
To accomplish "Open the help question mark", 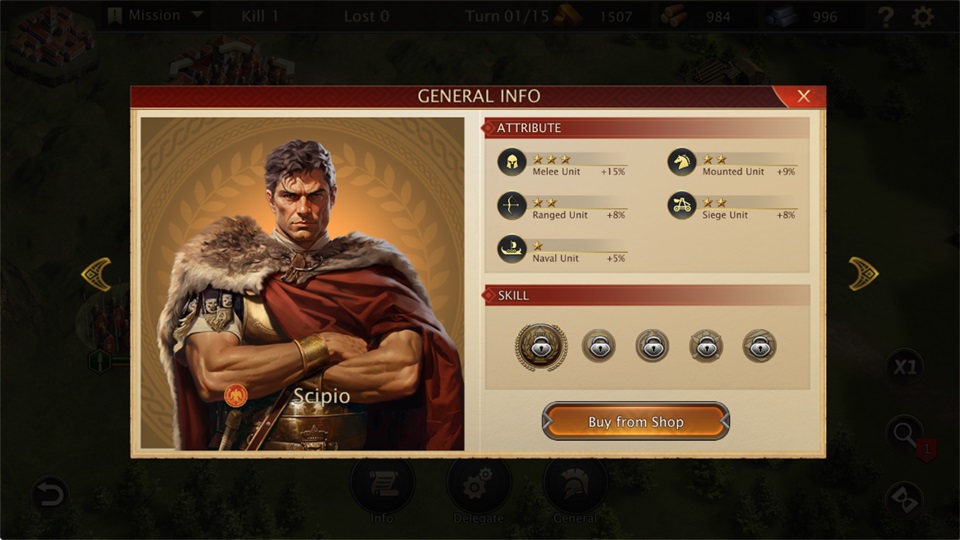I will click(x=885, y=16).
